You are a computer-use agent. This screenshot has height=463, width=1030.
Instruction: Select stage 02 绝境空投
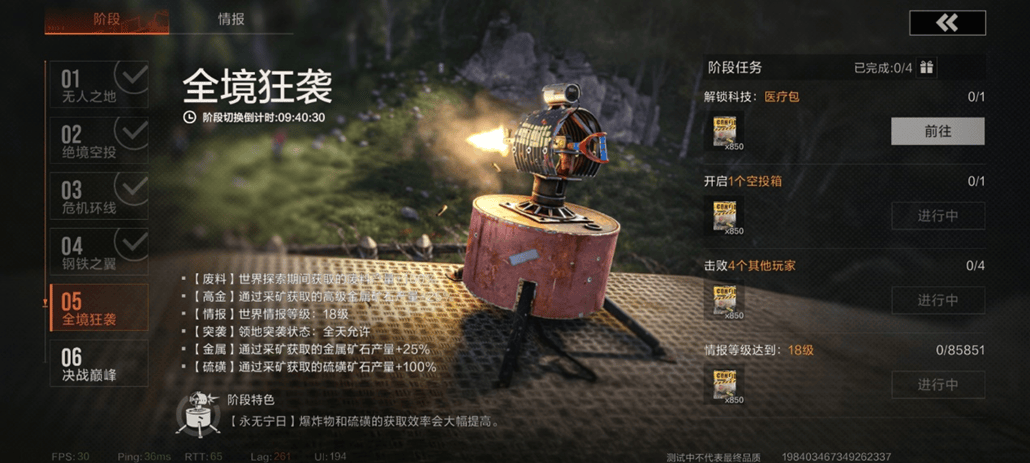(x=98, y=141)
